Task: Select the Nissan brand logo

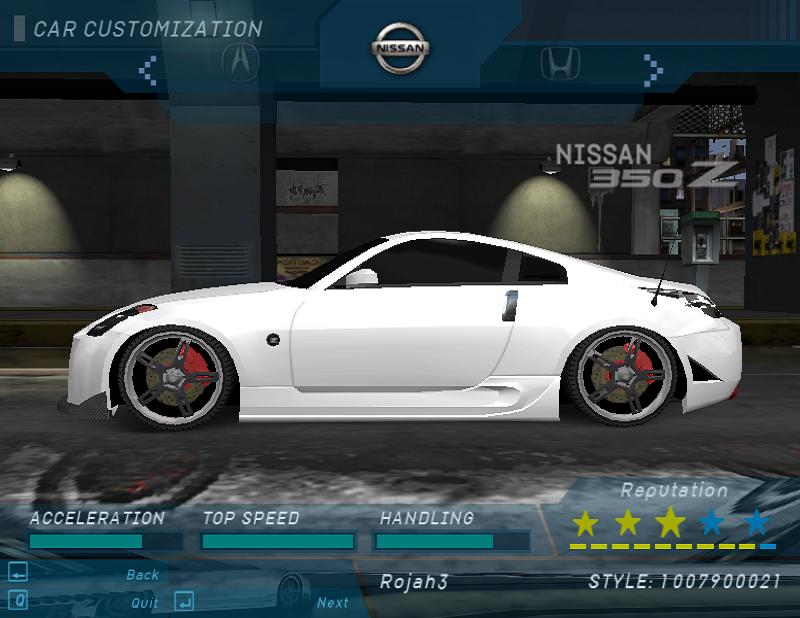Action: click(x=401, y=49)
